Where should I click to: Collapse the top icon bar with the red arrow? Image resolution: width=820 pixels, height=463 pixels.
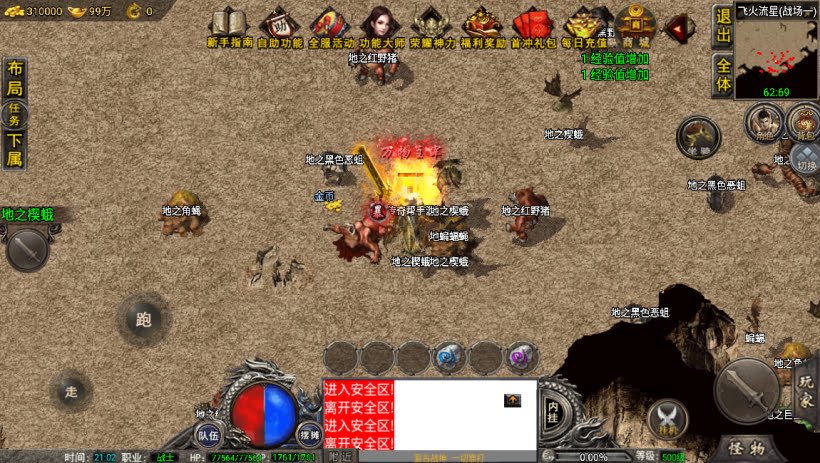pos(681,27)
